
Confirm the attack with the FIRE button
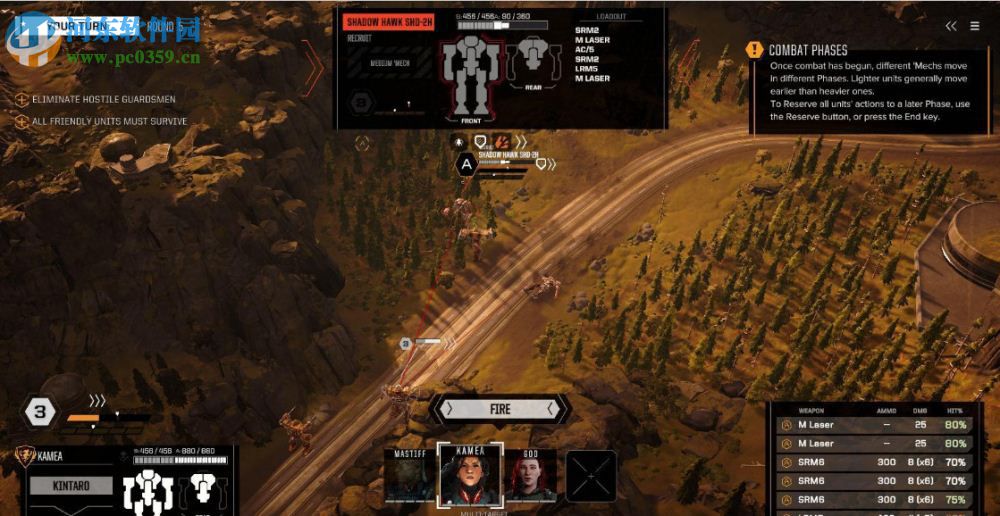coord(500,409)
